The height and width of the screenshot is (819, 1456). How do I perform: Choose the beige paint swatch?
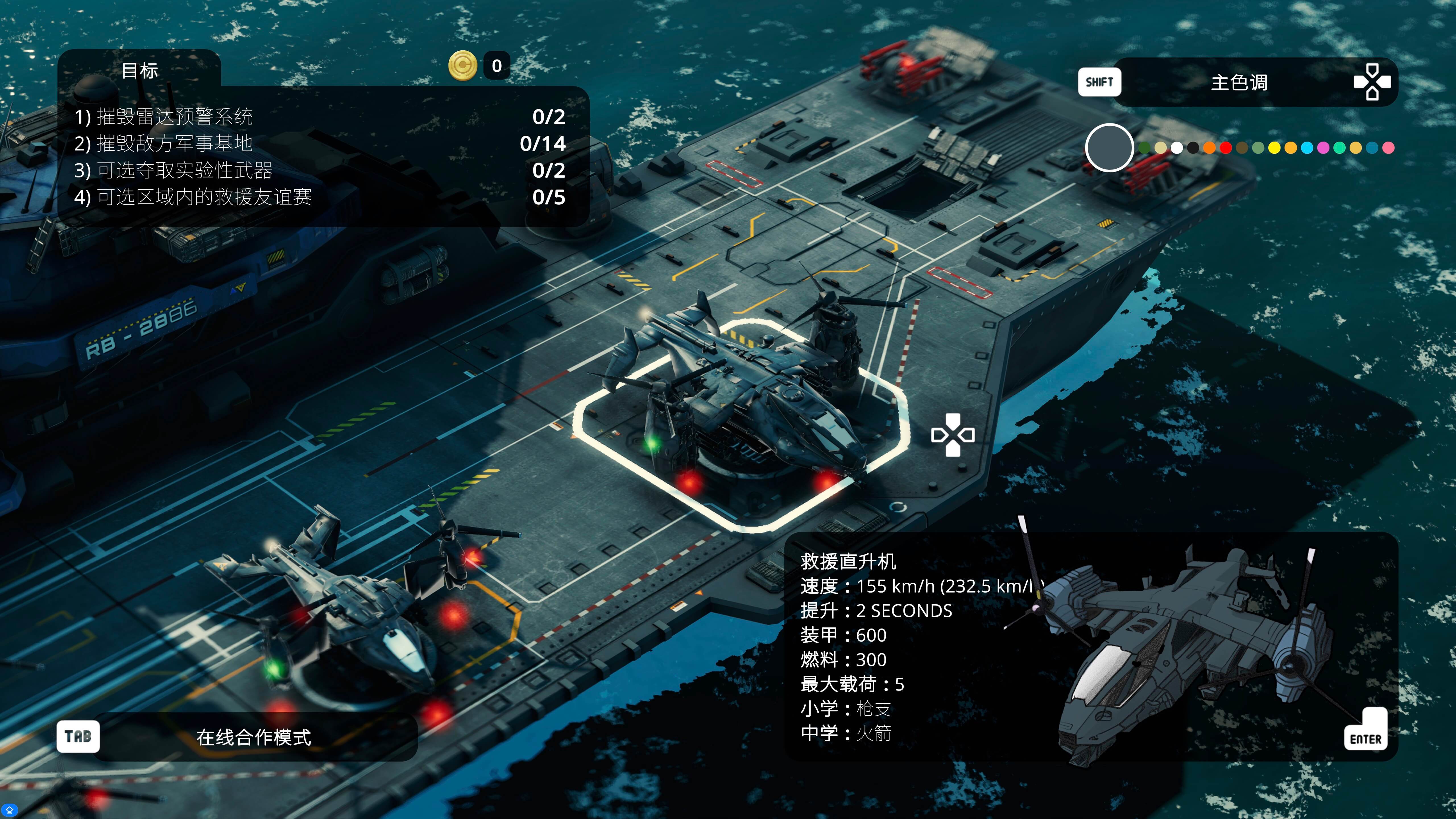(x=1160, y=148)
